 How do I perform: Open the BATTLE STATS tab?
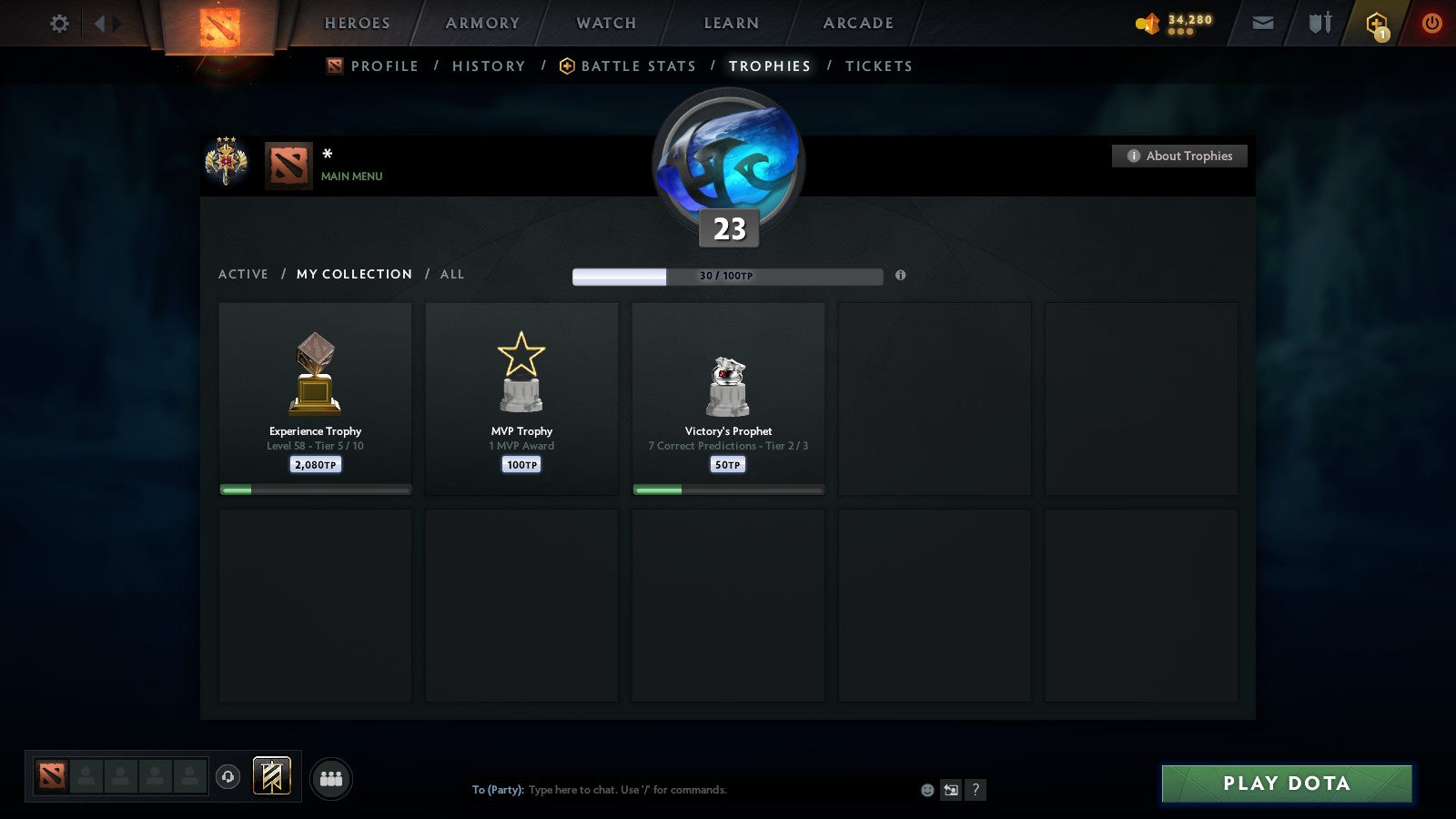639,66
